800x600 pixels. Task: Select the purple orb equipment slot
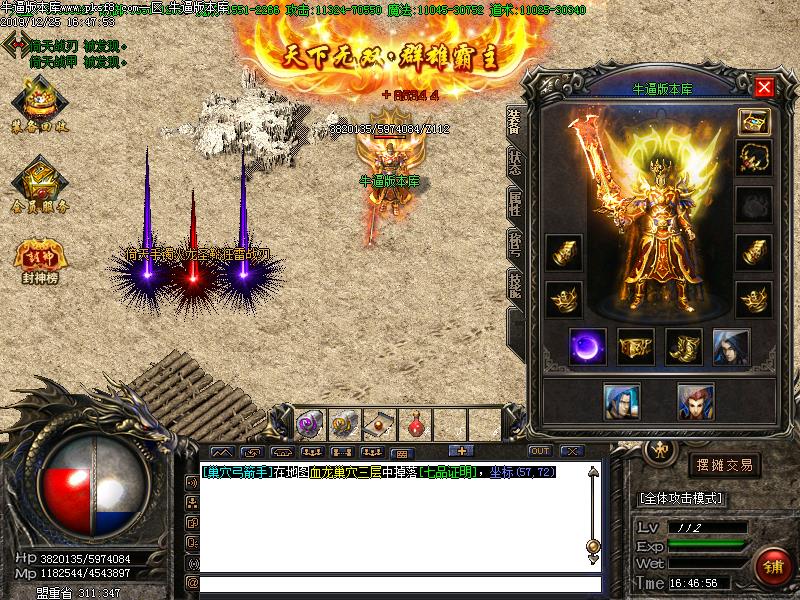[586, 346]
